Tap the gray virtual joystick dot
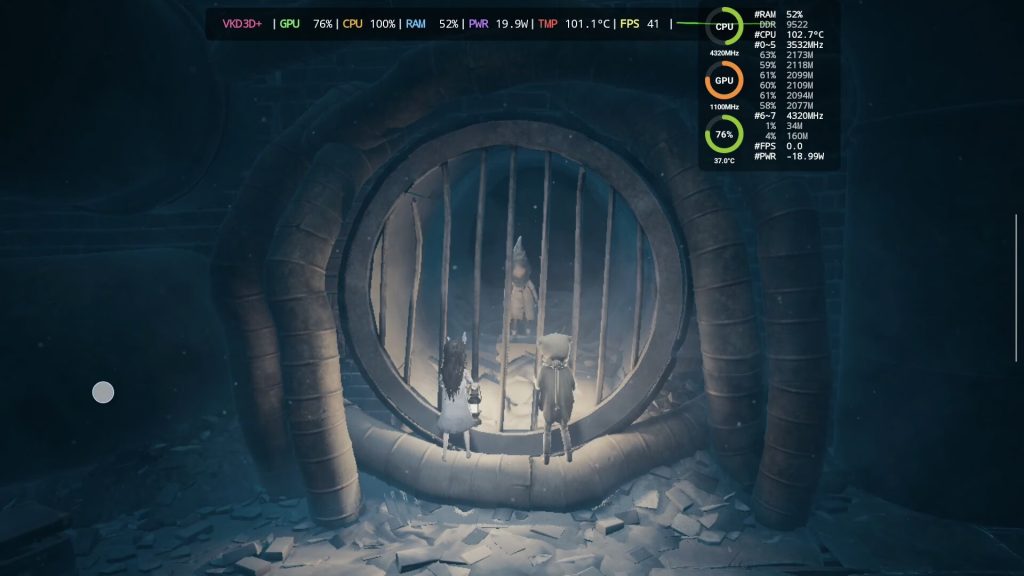The height and width of the screenshot is (576, 1024). pos(103,392)
